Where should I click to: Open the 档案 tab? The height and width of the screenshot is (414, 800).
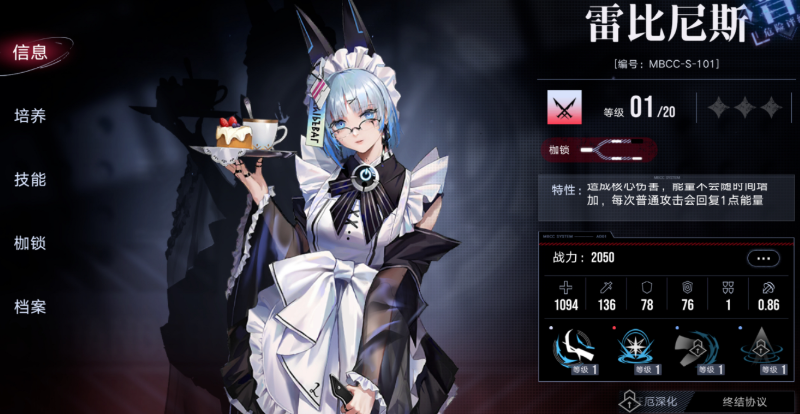(31, 306)
